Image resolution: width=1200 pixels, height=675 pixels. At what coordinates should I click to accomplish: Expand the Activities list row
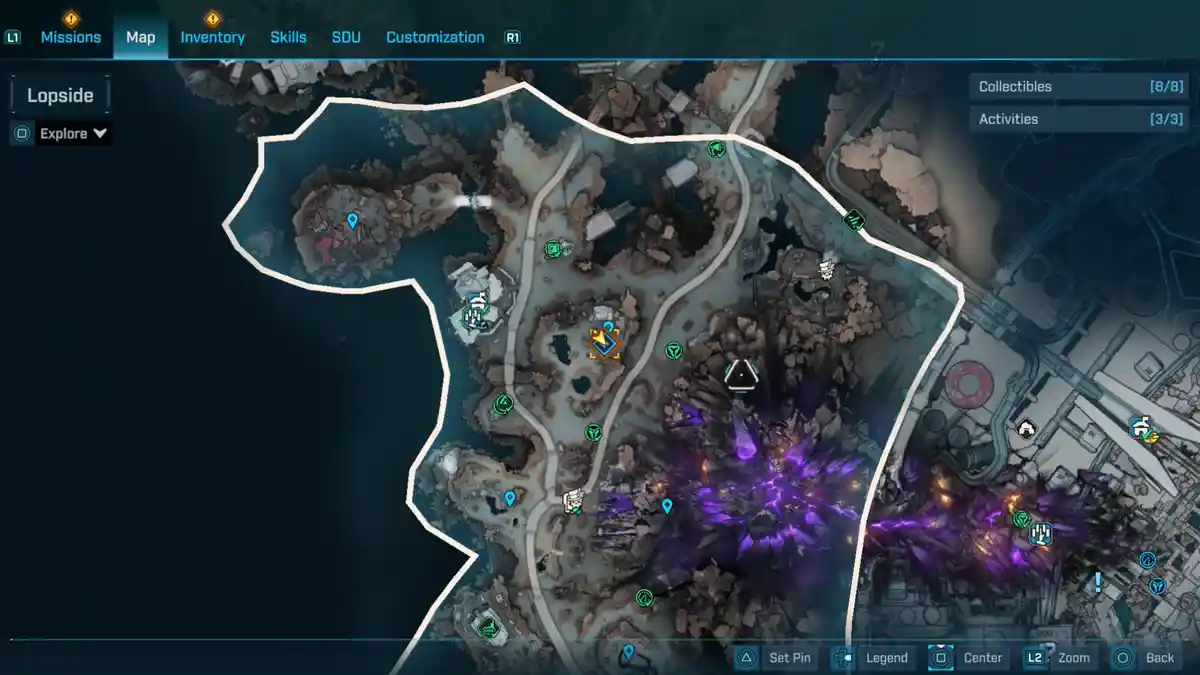click(1064, 119)
